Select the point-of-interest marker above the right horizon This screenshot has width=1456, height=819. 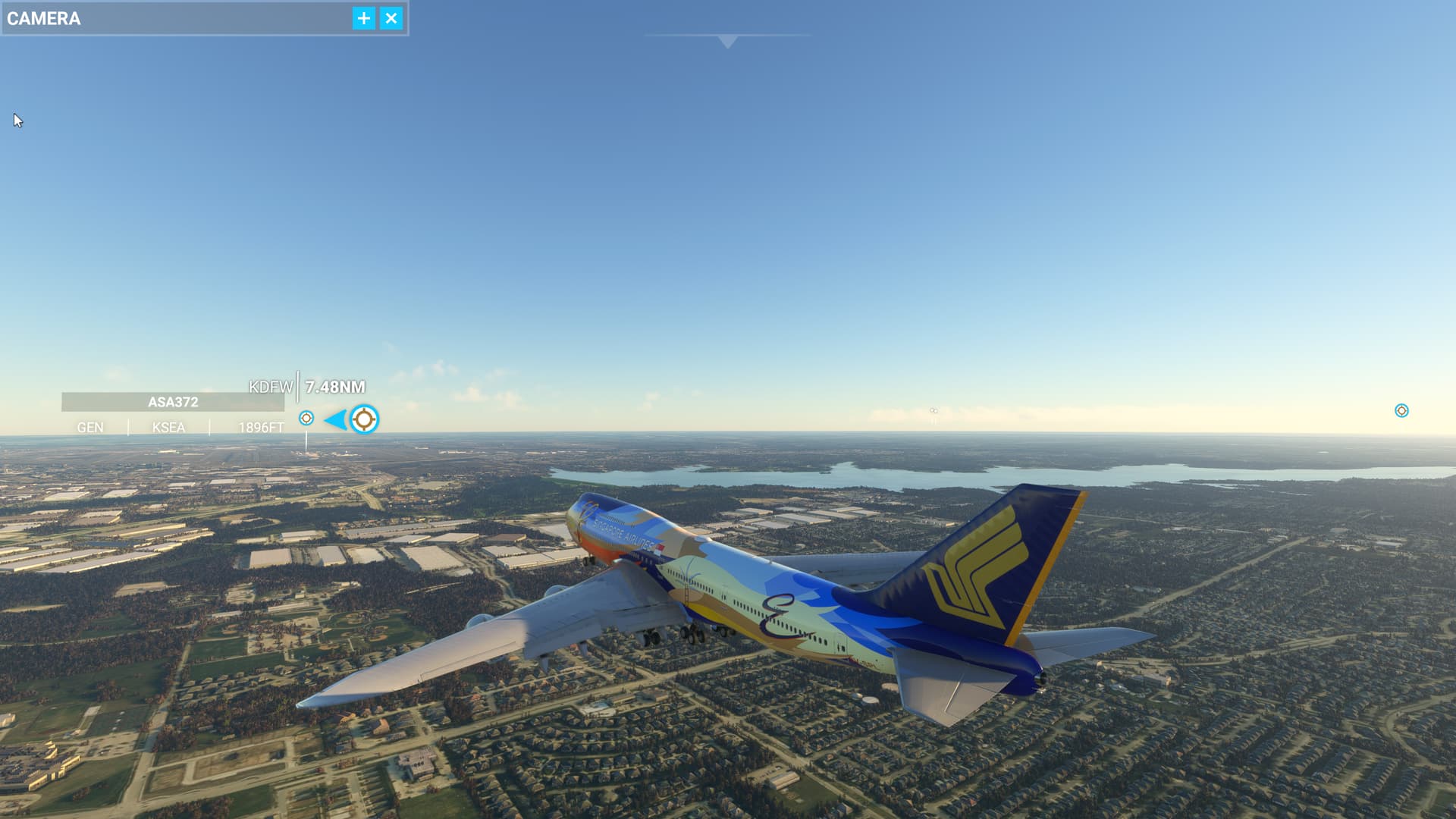coord(1401,410)
